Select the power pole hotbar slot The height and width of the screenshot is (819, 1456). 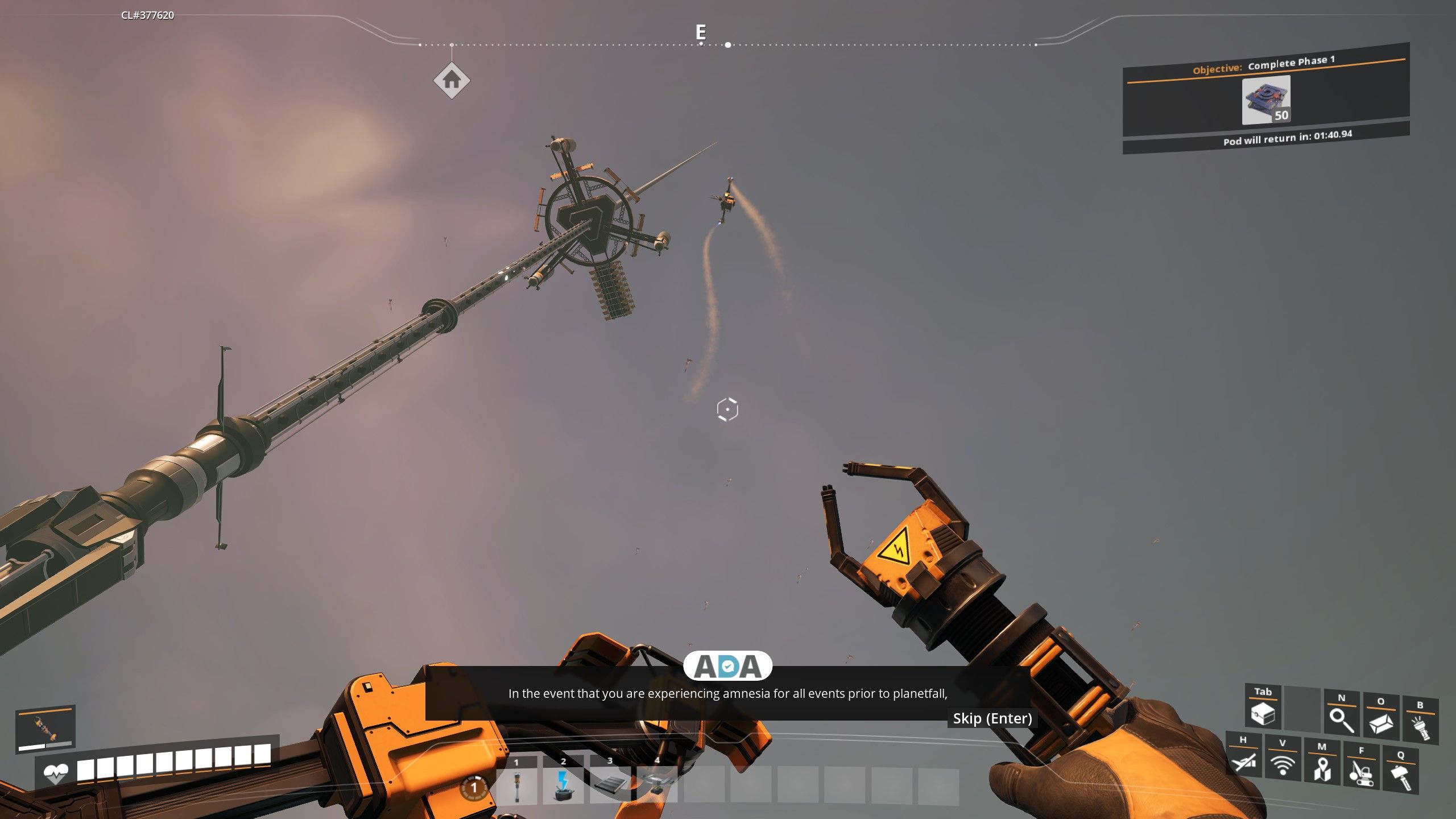(x=516, y=786)
